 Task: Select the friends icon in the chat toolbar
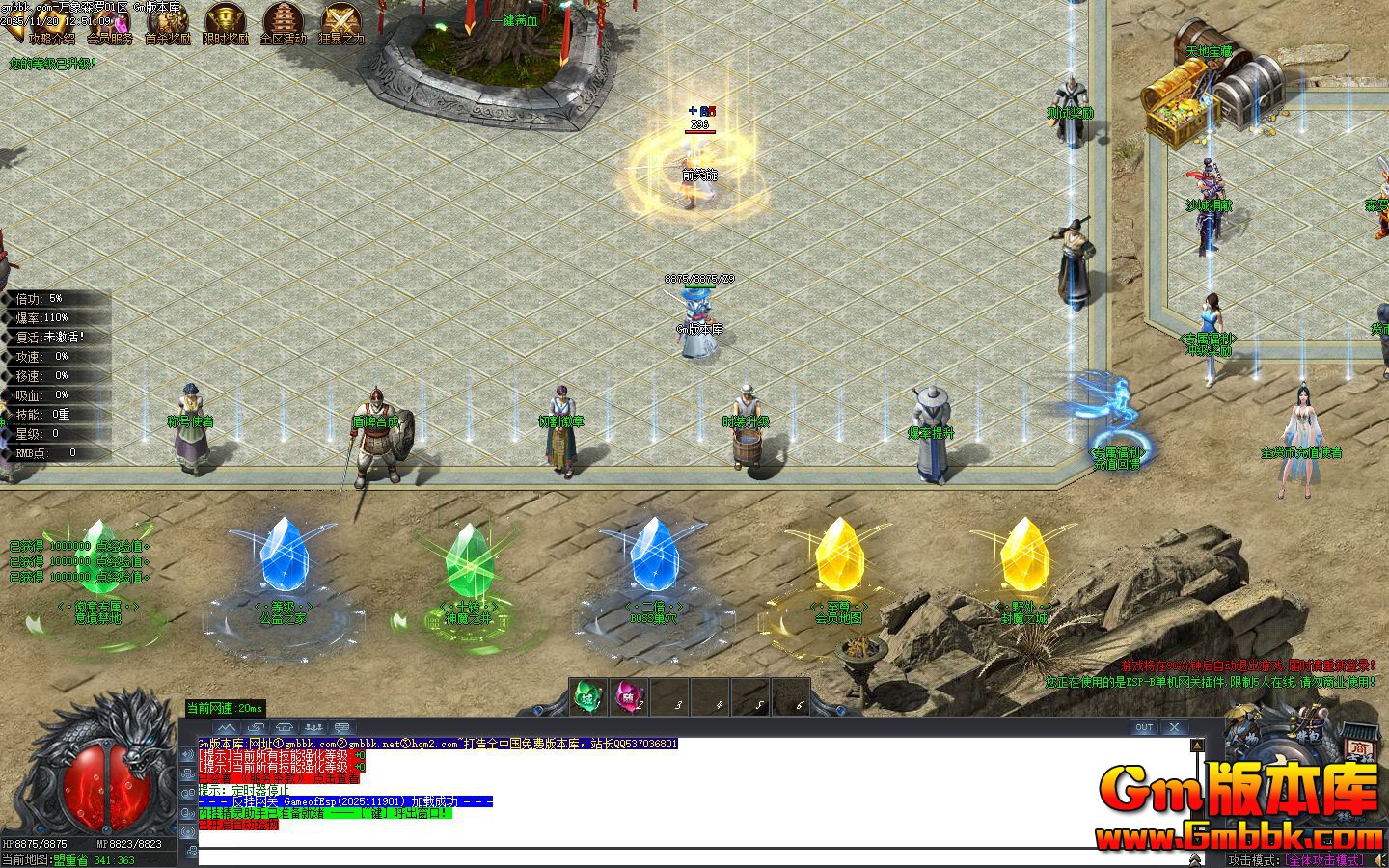pyautogui.click(x=313, y=727)
